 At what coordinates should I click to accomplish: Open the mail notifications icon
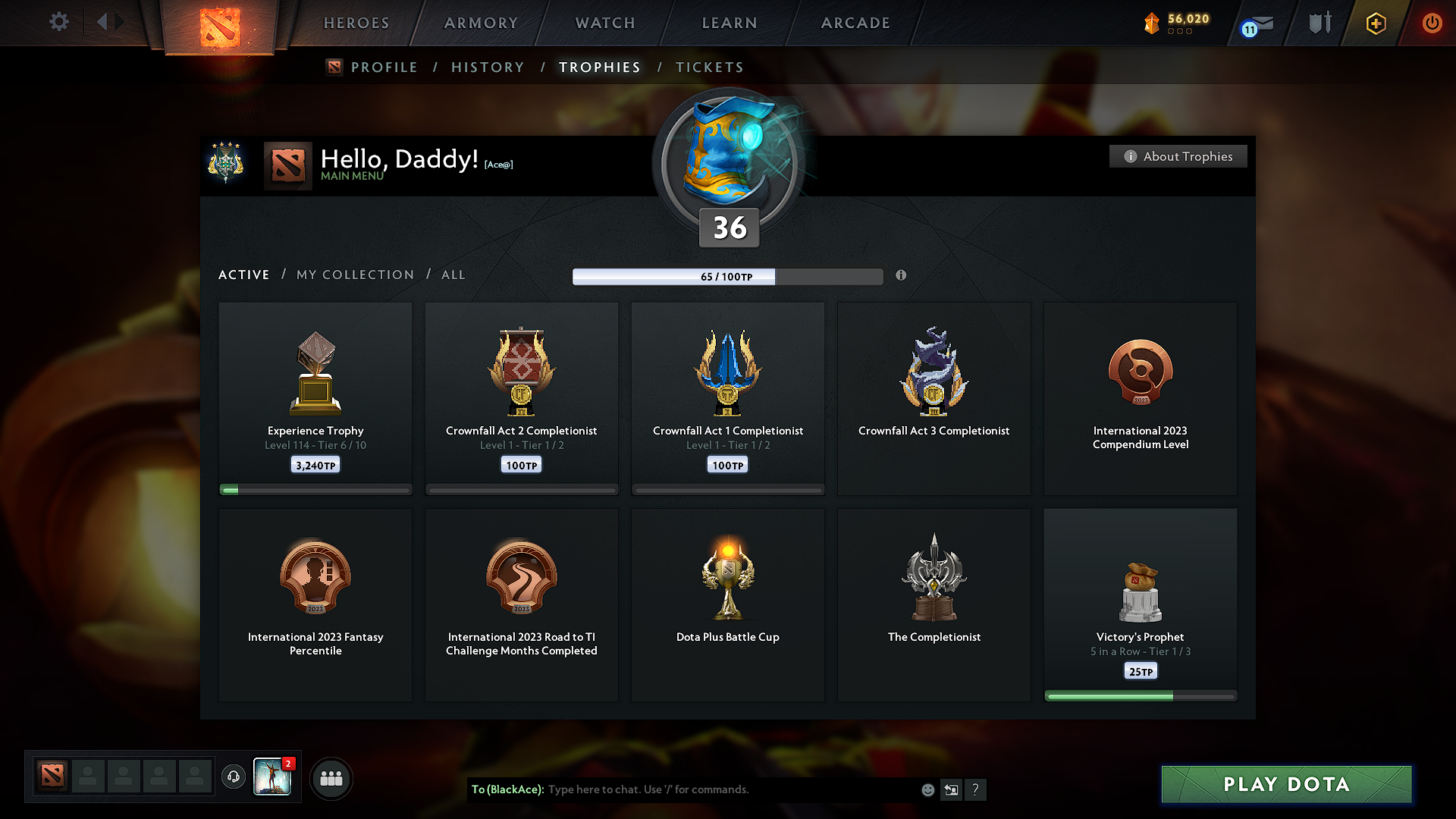pos(1255,23)
